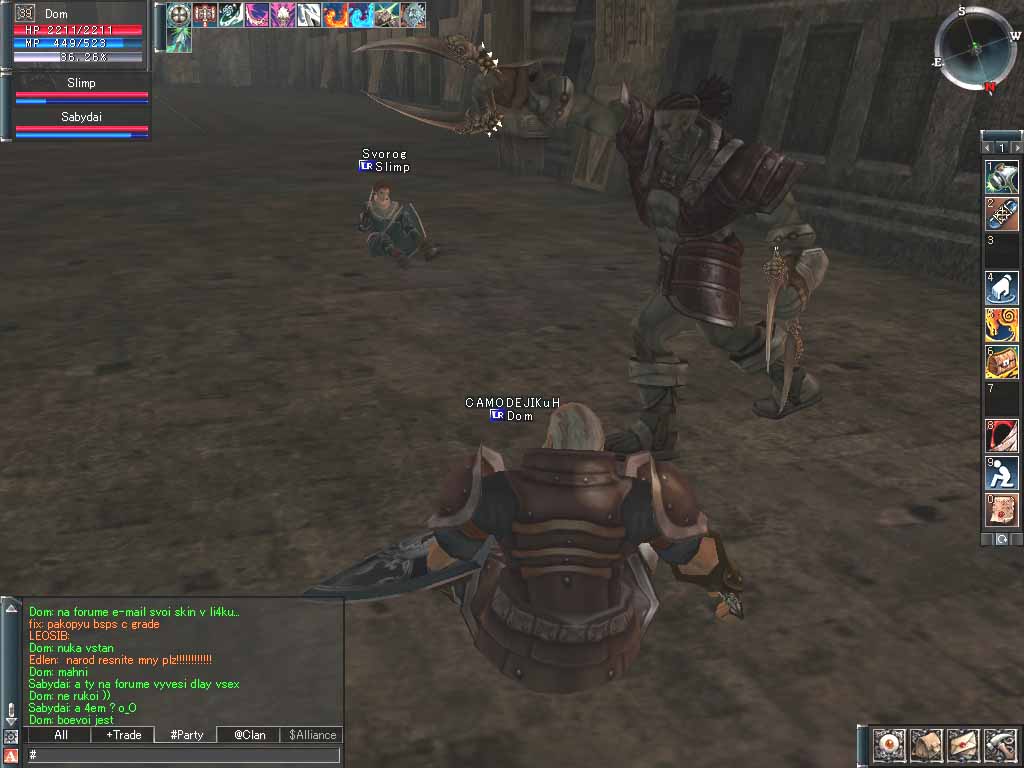Open the inventory bag menu icon
Viewport: 1024px width, 768px height.
click(925, 745)
